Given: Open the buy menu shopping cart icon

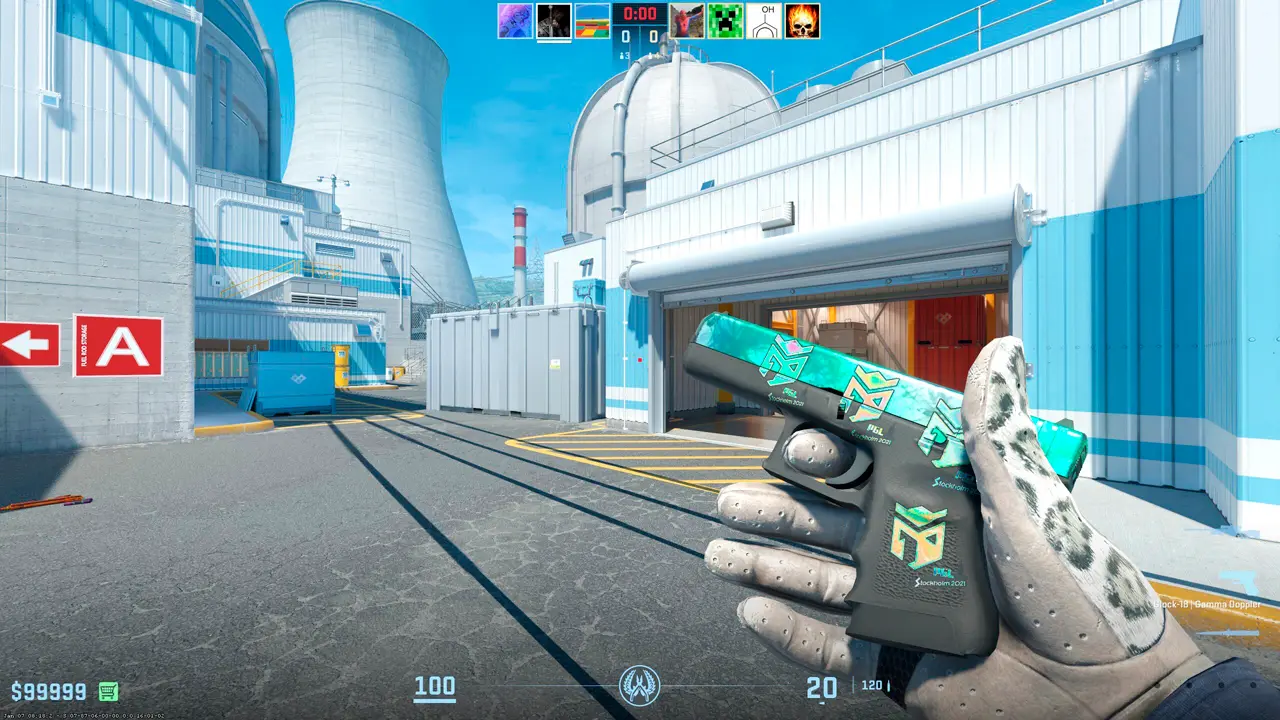Looking at the screenshot, I should click(x=108, y=691).
